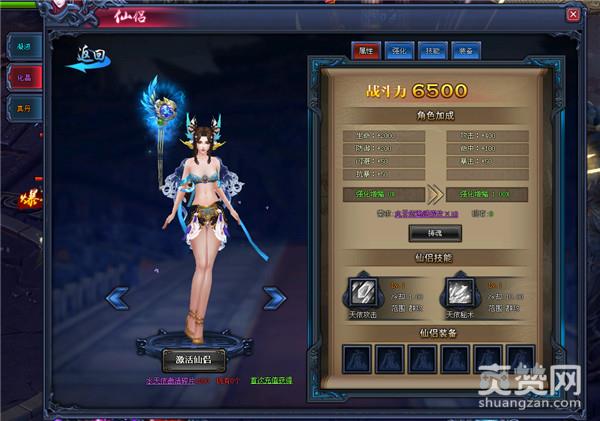Close the 仙侣 companion window
The image size is (600, 421).
573,15
